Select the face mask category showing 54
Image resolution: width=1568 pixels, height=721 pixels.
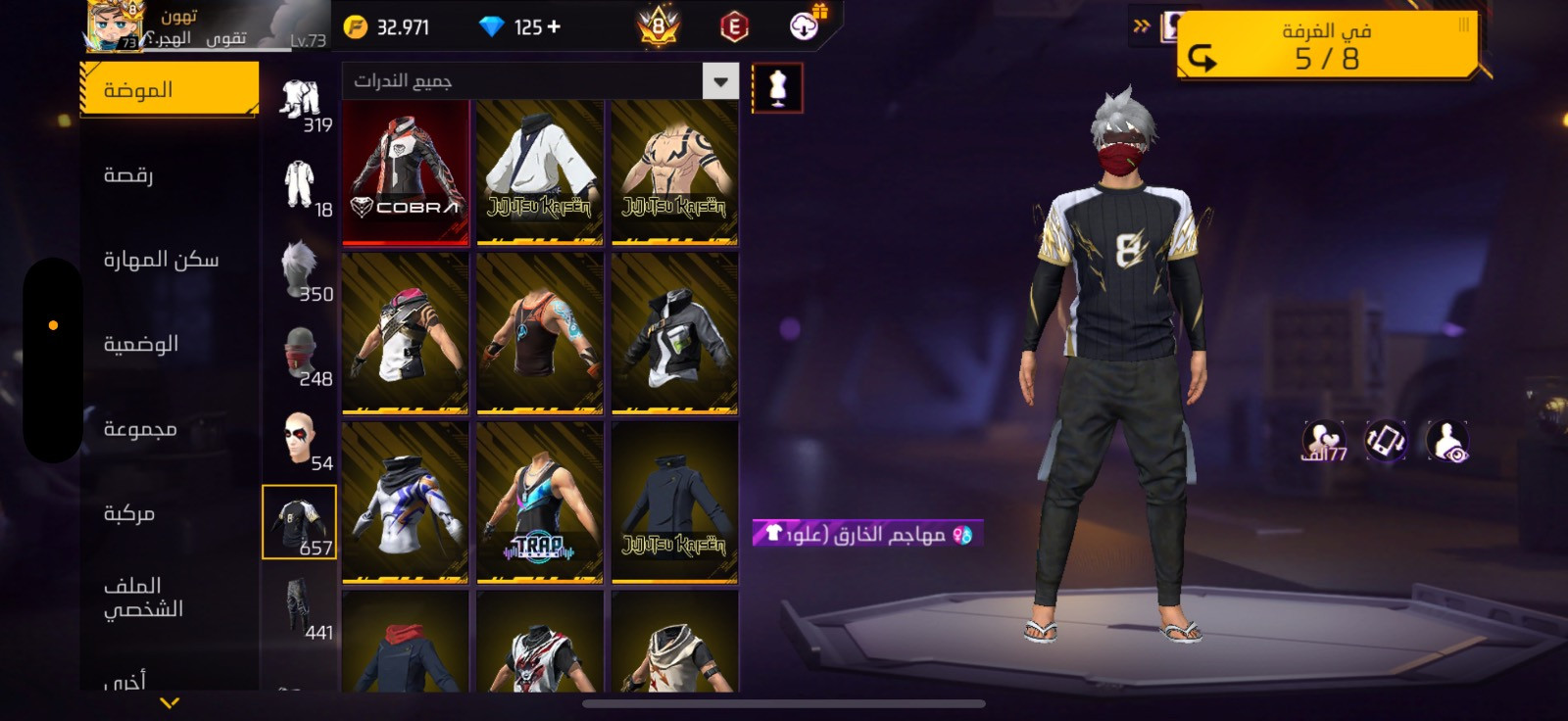coord(300,439)
